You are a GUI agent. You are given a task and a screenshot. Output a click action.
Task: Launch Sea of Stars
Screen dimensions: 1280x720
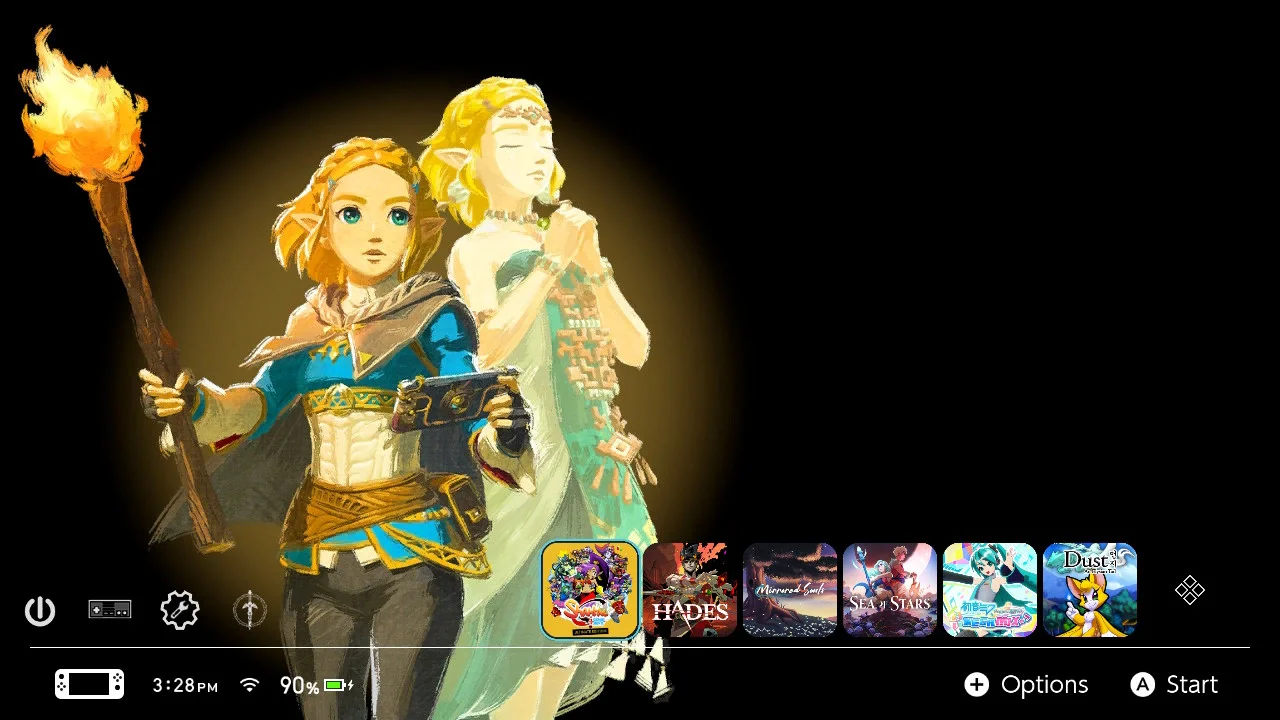889,590
